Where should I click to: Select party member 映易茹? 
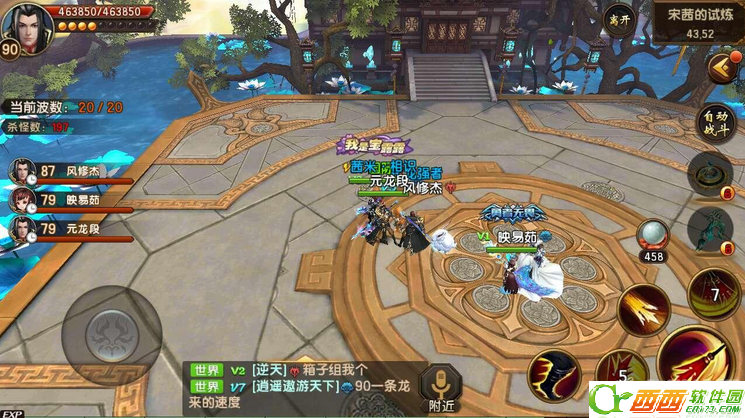click(68, 200)
